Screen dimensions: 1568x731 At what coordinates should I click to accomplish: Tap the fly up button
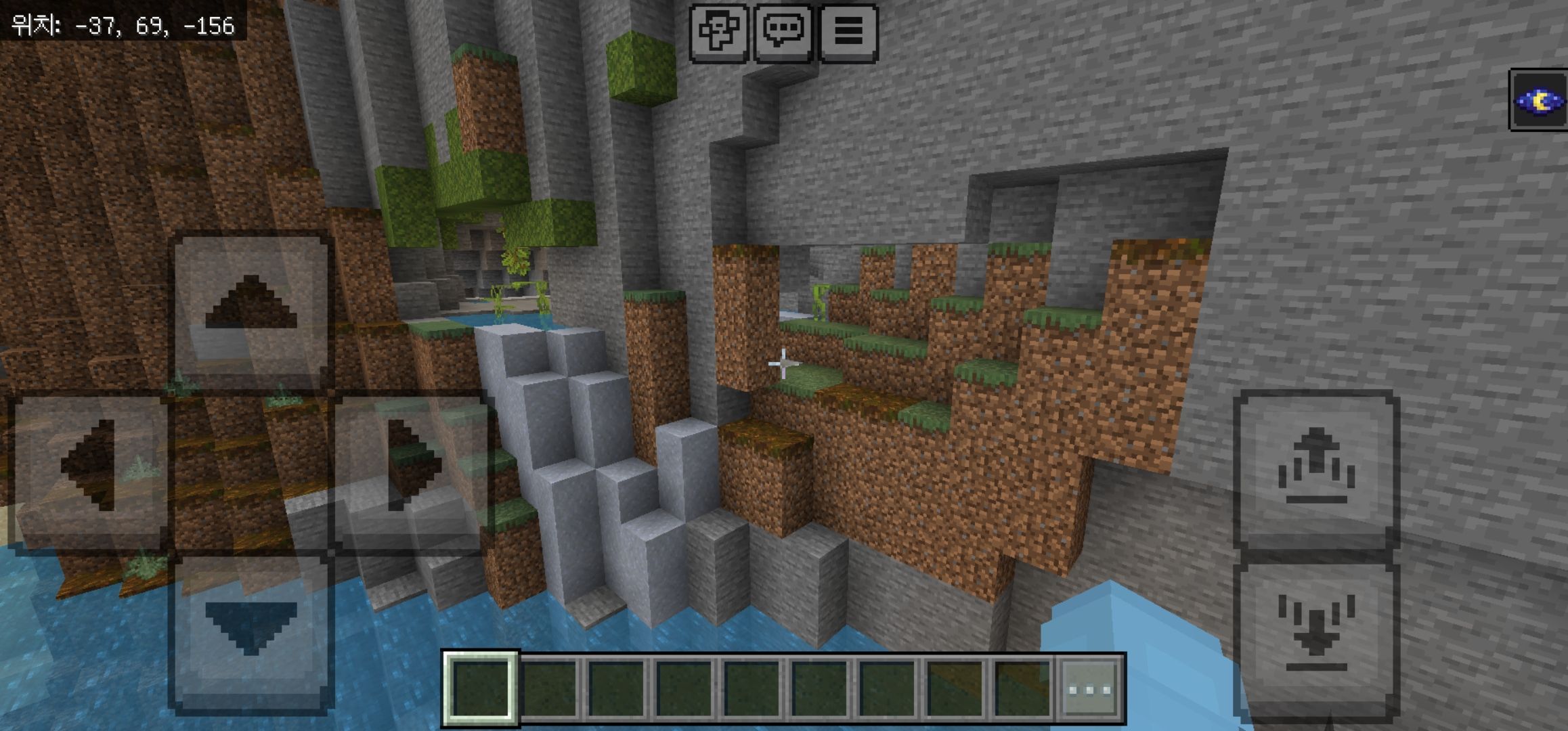pos(1316,469)
